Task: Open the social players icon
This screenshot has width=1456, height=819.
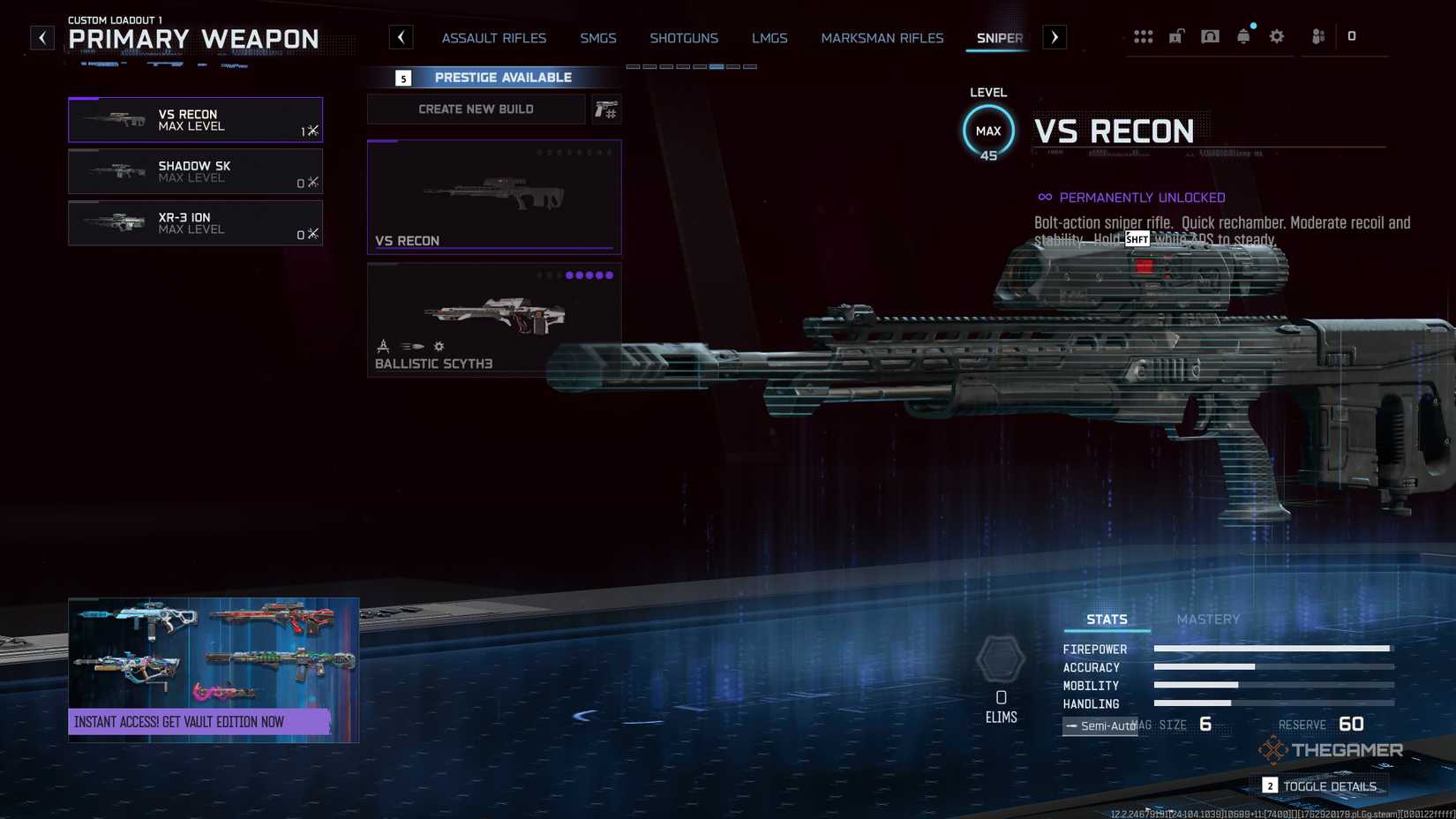Action: pyautogui.click(x=1316, y=36)
